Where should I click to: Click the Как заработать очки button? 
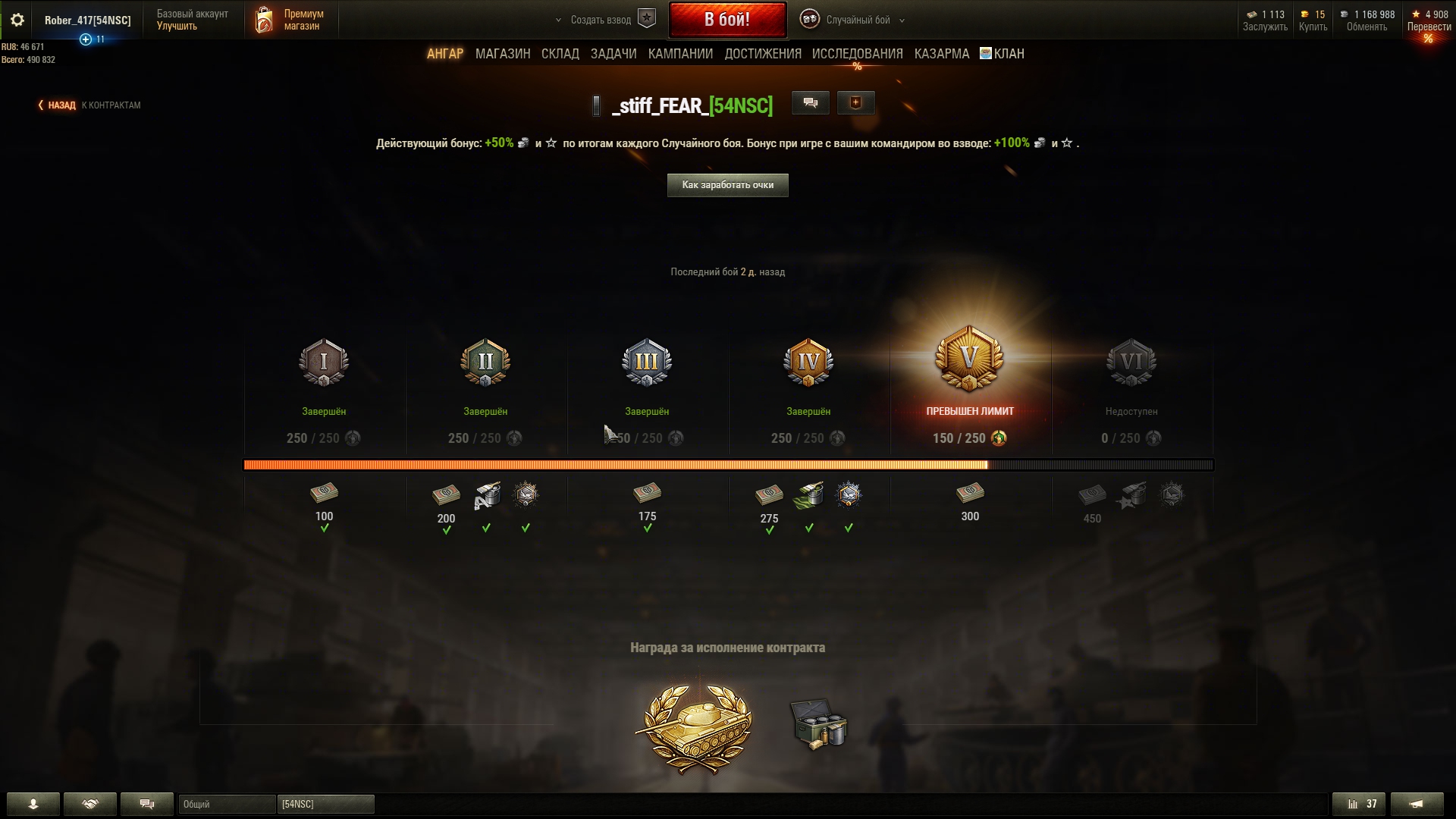727,185
